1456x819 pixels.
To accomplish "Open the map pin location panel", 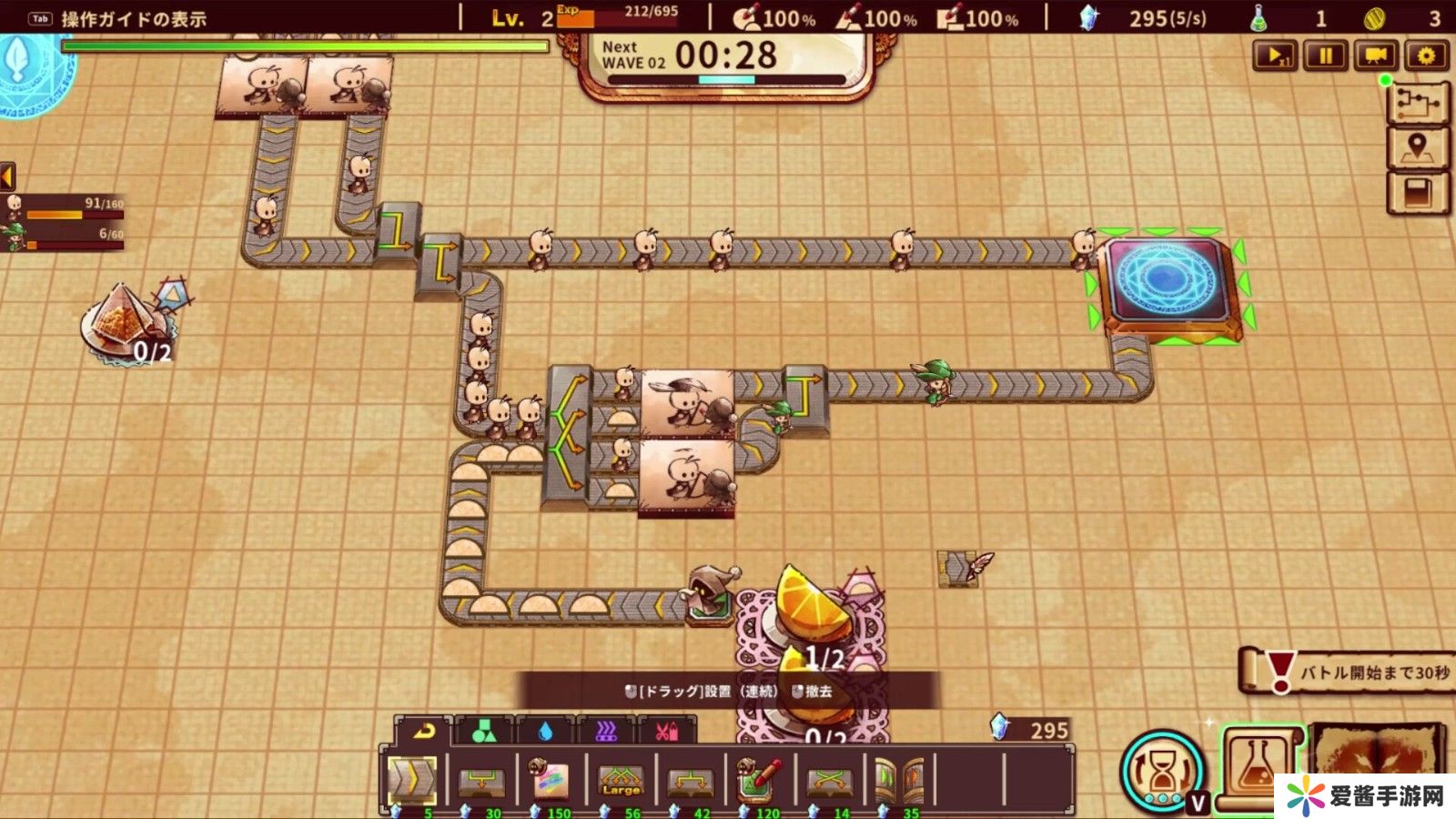I will pos(1417,147).
